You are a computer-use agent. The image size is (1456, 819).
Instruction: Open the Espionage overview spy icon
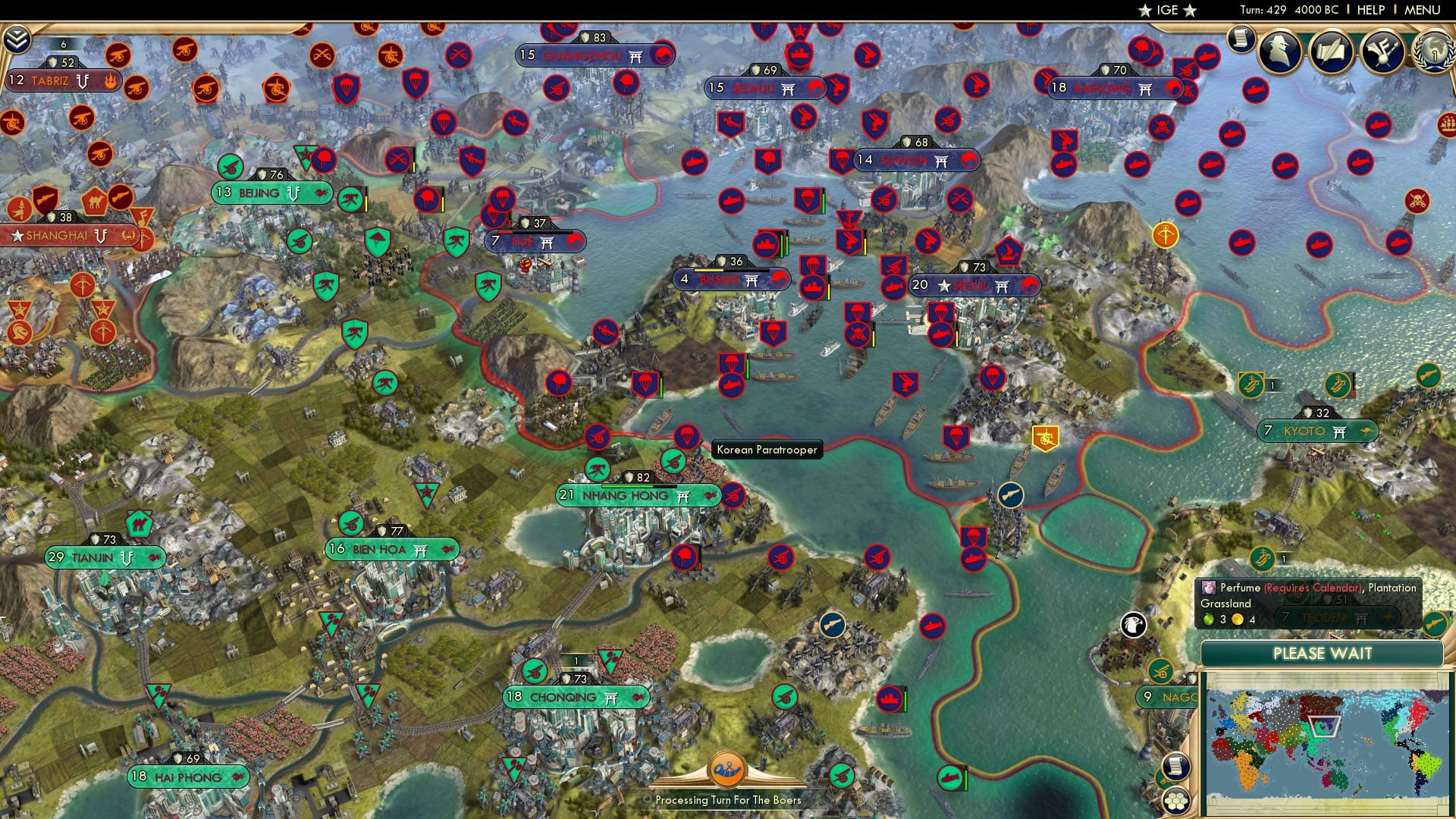(x=1279, y=52)
